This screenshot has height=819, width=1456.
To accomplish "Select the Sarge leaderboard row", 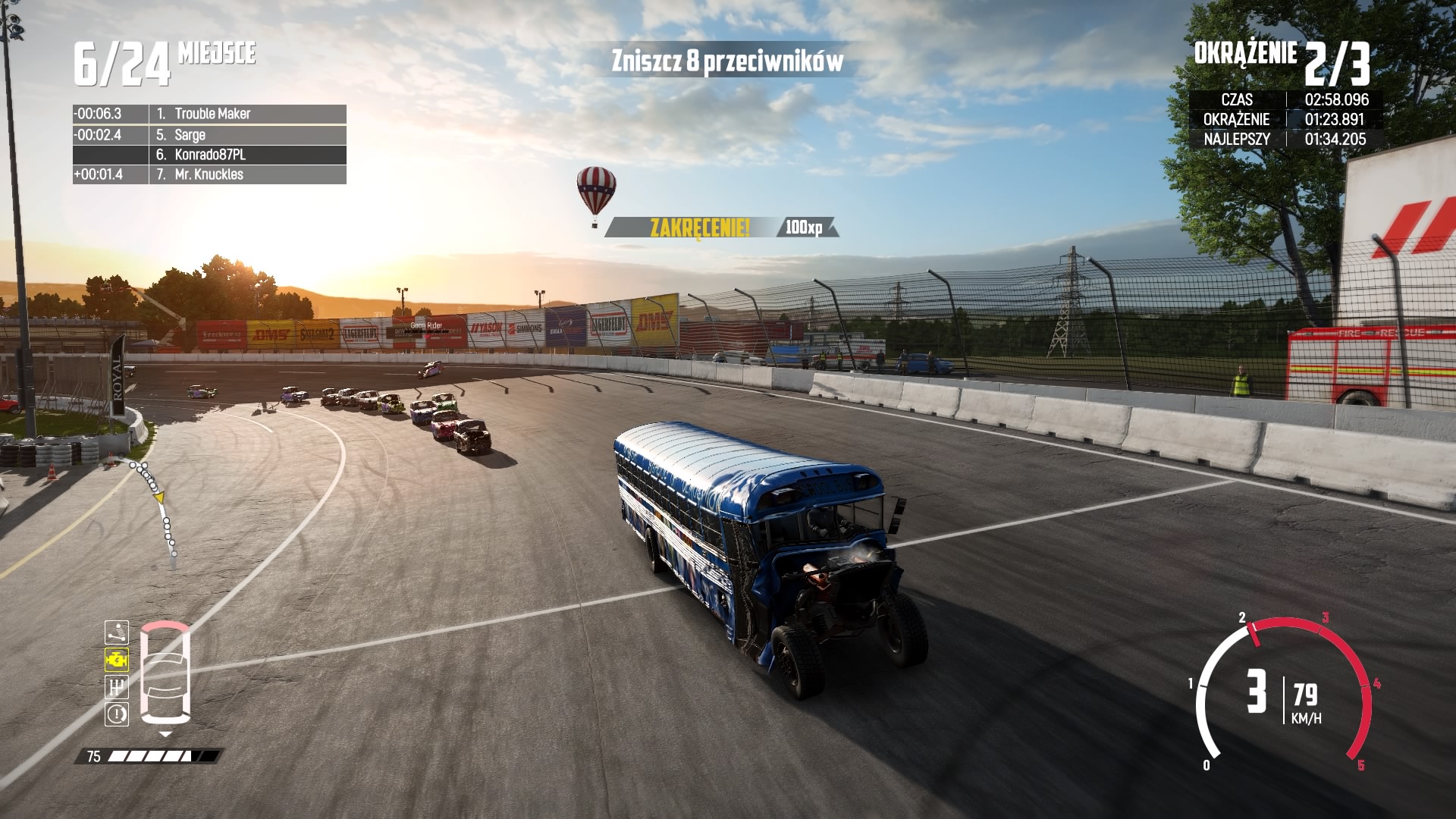I will click(x=209, y=135).
